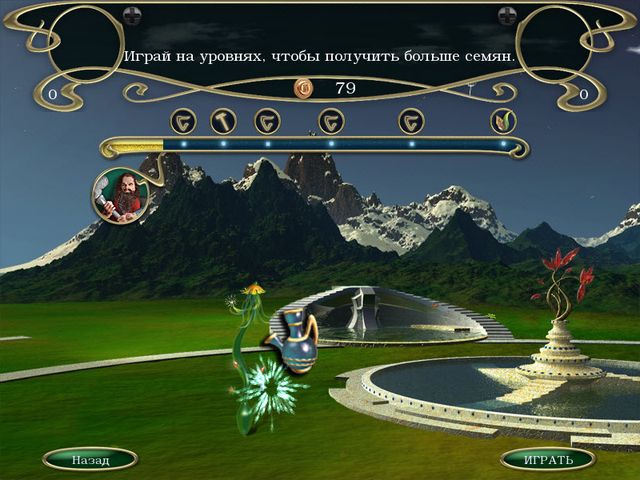This screenshot has height=480, width=640.
Task: Choose the green sprout icon
Action: coord(503,121)
